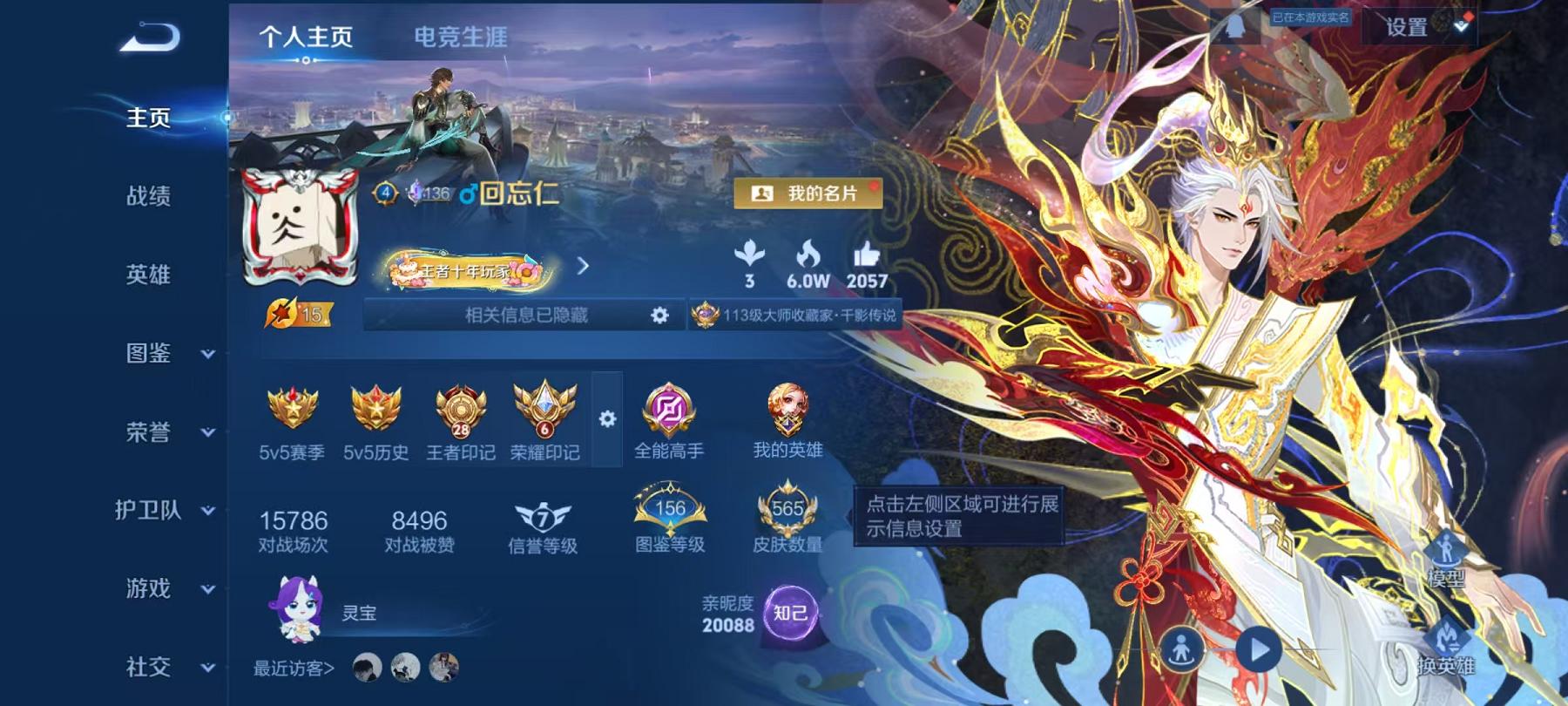Toggle the hidden info settings gear
Image resolution: width=1568 pixels, height=706 pixels.
[659, 316]
